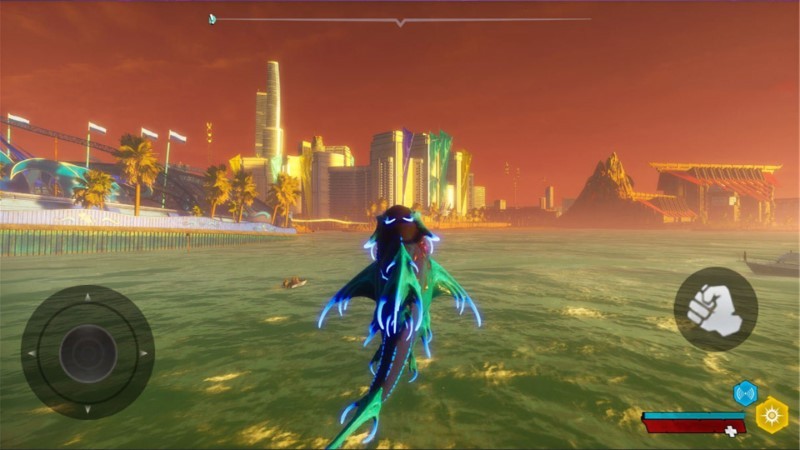Viewport: 800px width, 450px height.
Task: Trigger the yellow sunburst hexagon ability
Action: [772, 414]
